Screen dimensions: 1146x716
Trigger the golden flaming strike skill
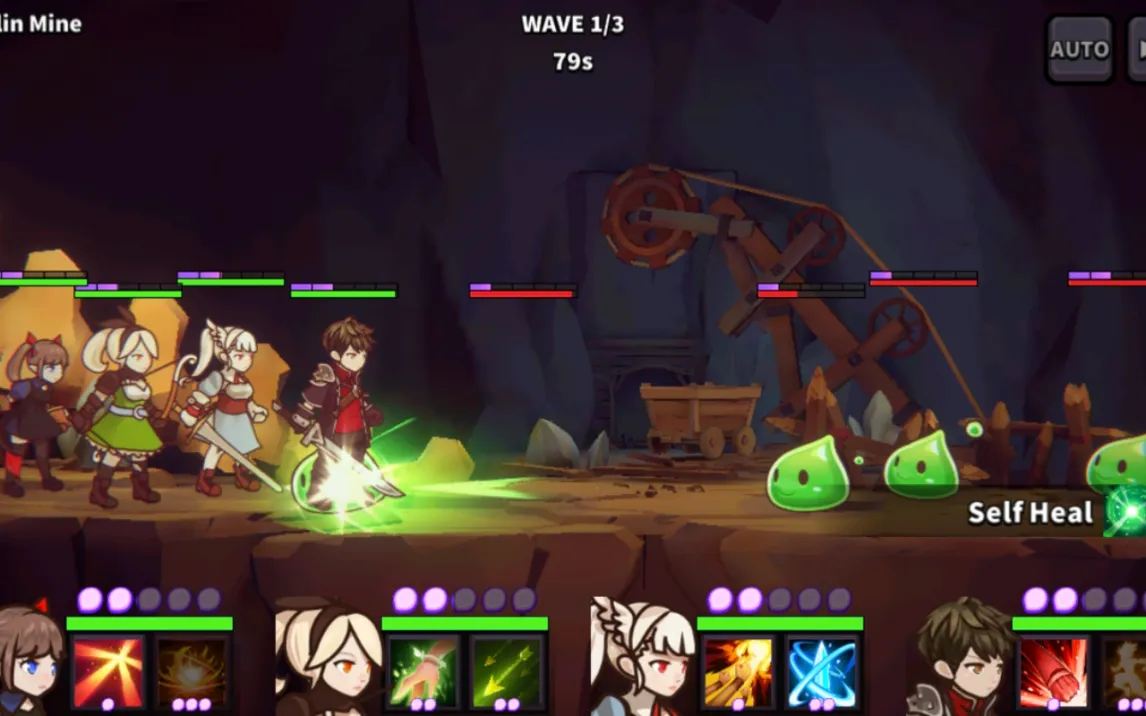[x=738, y=672]
